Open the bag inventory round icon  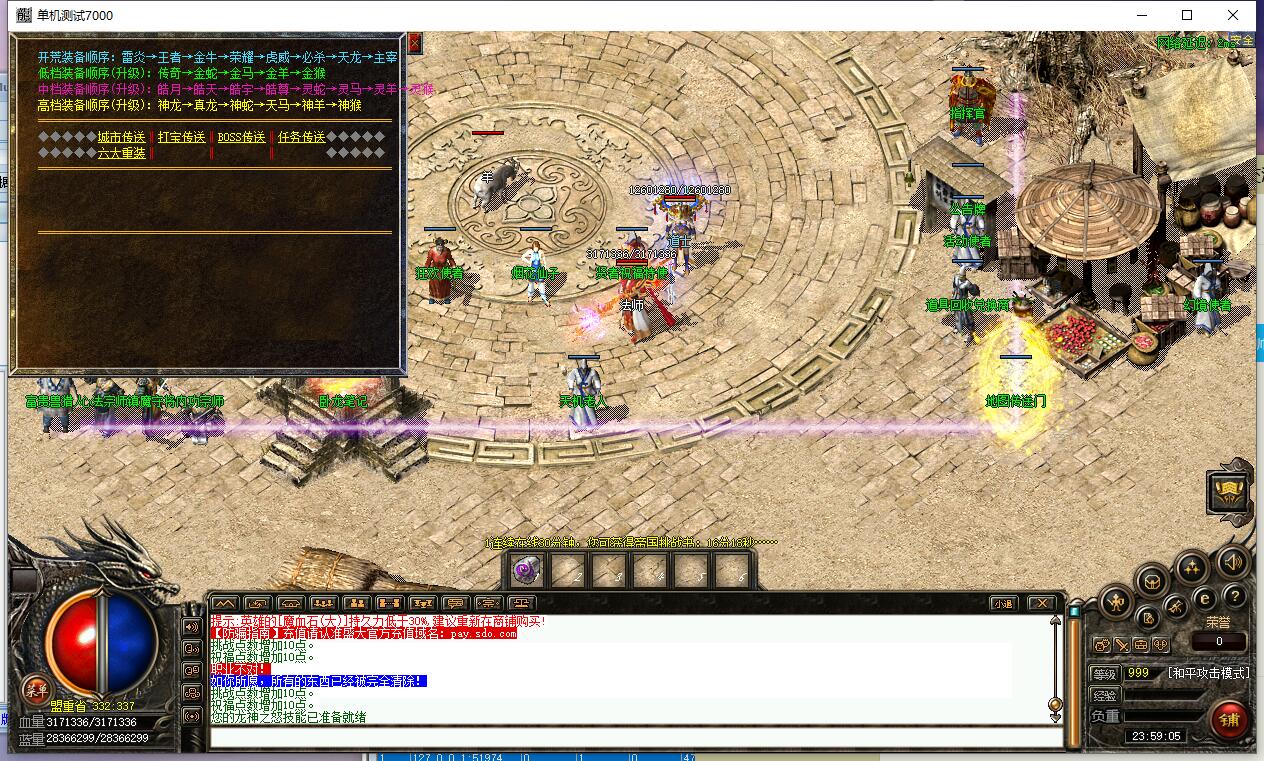pos(1153,580)
